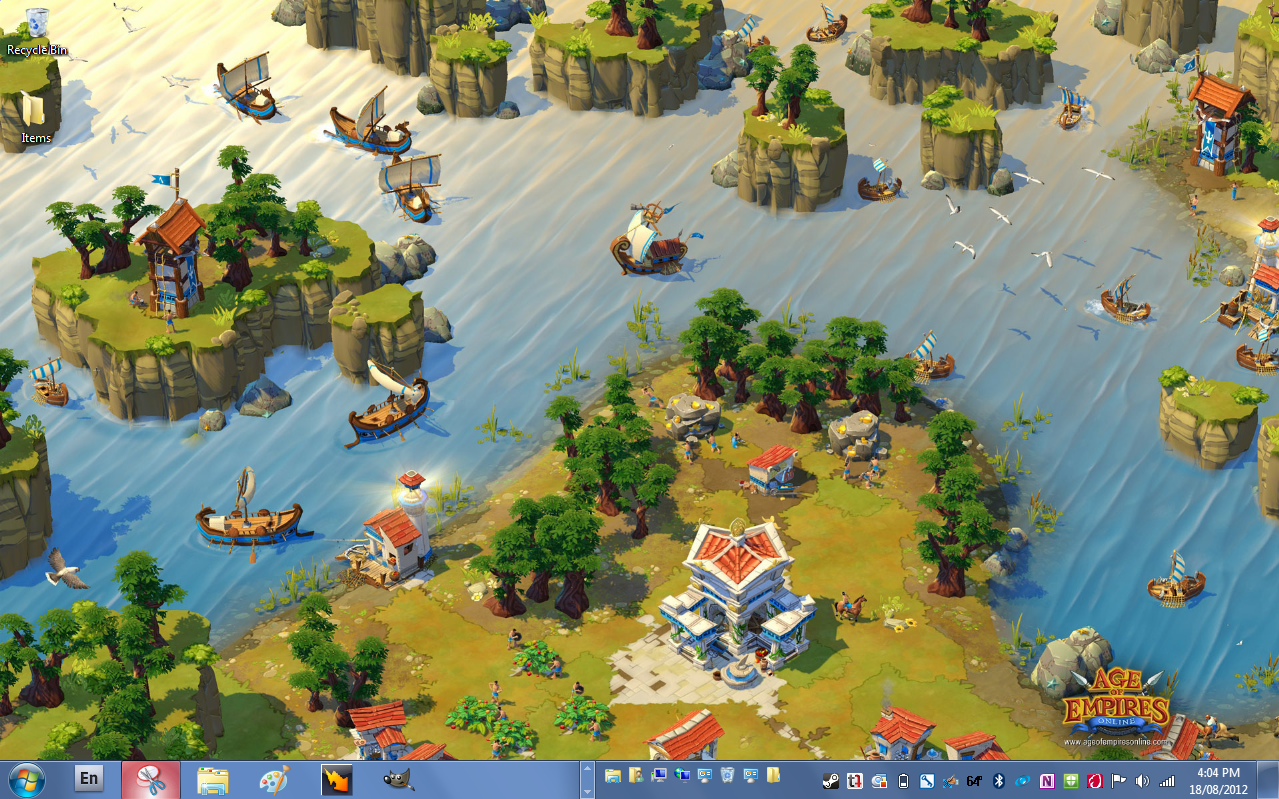Open the Windows Start menu
This screenshot has width=1279, height=799.
coord(25,779)
